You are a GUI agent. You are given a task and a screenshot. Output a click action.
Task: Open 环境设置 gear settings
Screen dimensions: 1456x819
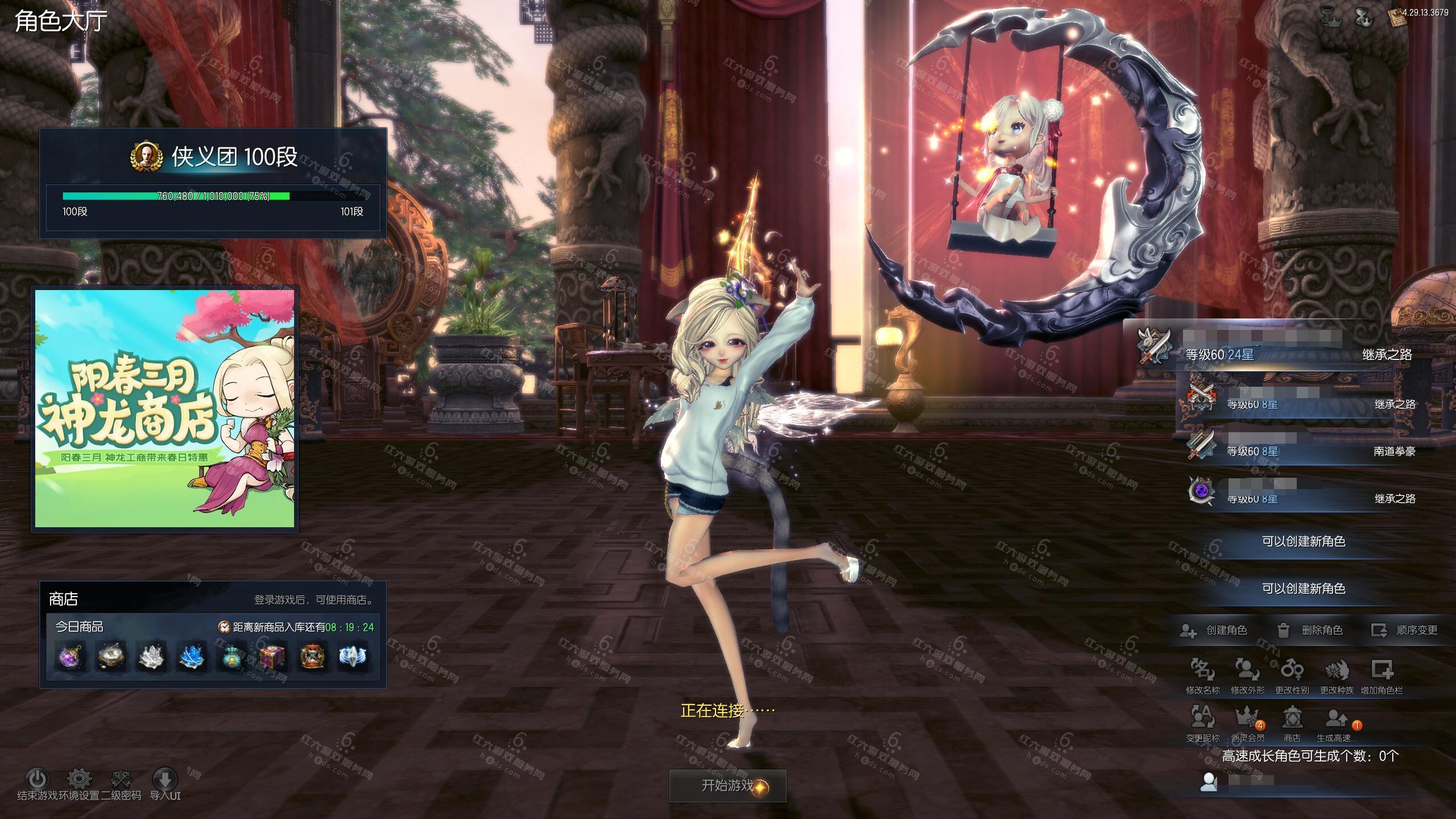(79, 779)
